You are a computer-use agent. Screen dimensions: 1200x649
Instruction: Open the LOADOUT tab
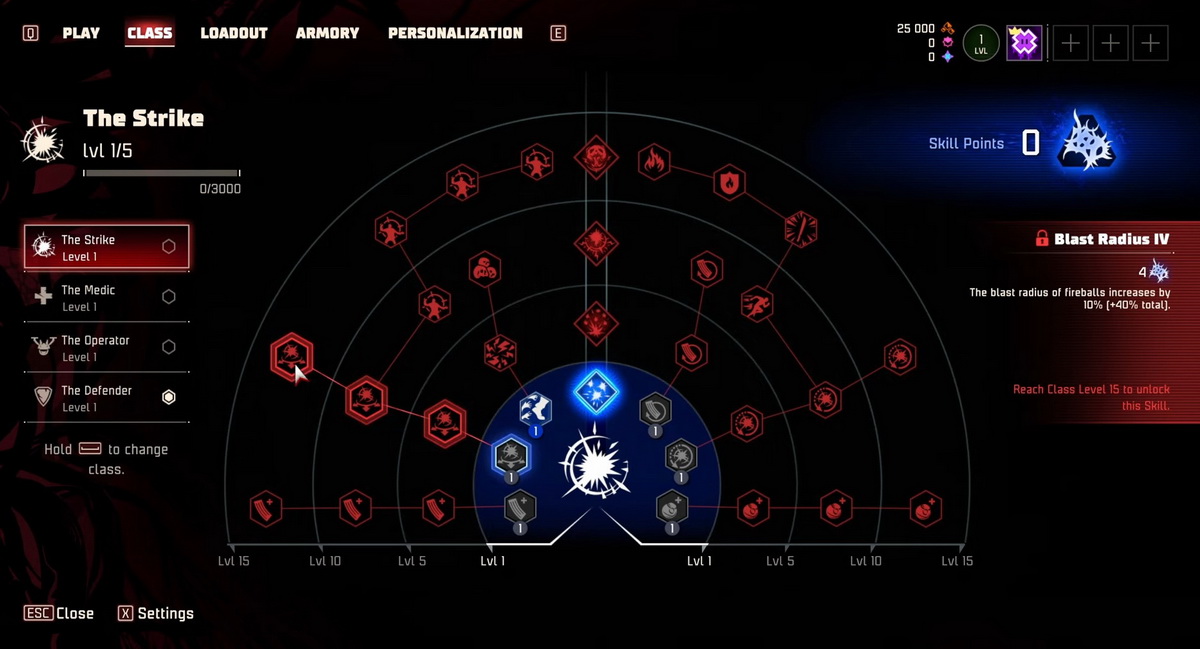[234, 33]
